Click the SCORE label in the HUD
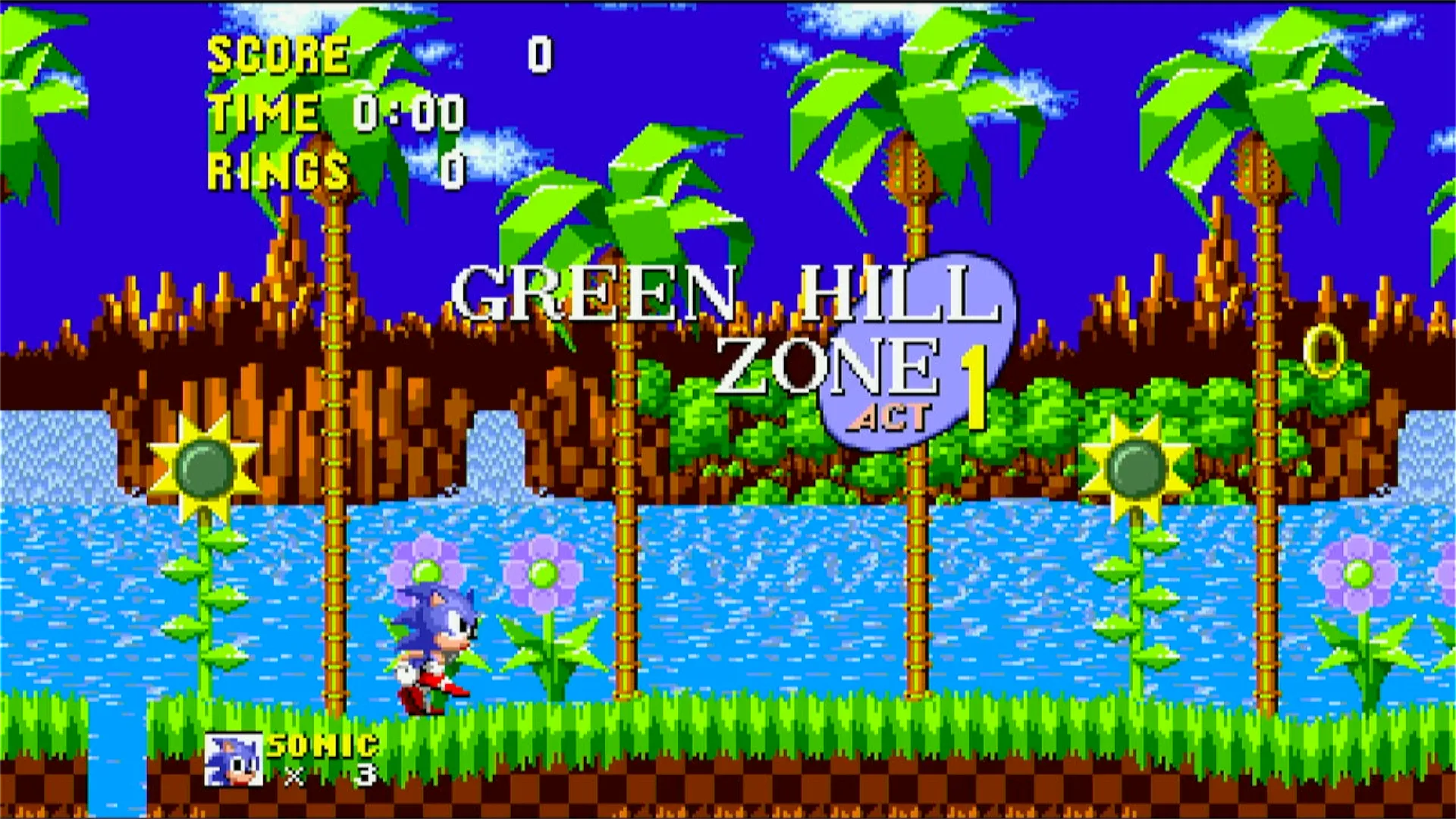 277,53
